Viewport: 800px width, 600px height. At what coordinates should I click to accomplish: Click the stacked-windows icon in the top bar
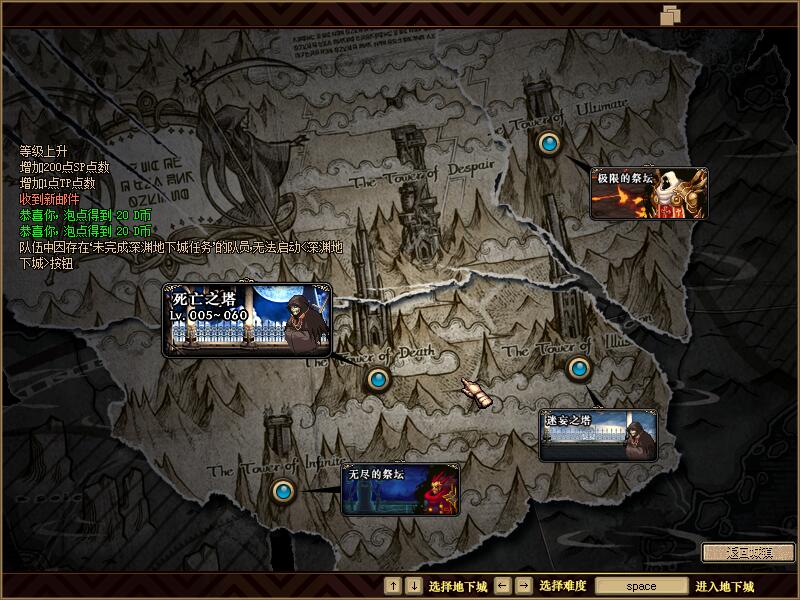[x=670, y=14]
